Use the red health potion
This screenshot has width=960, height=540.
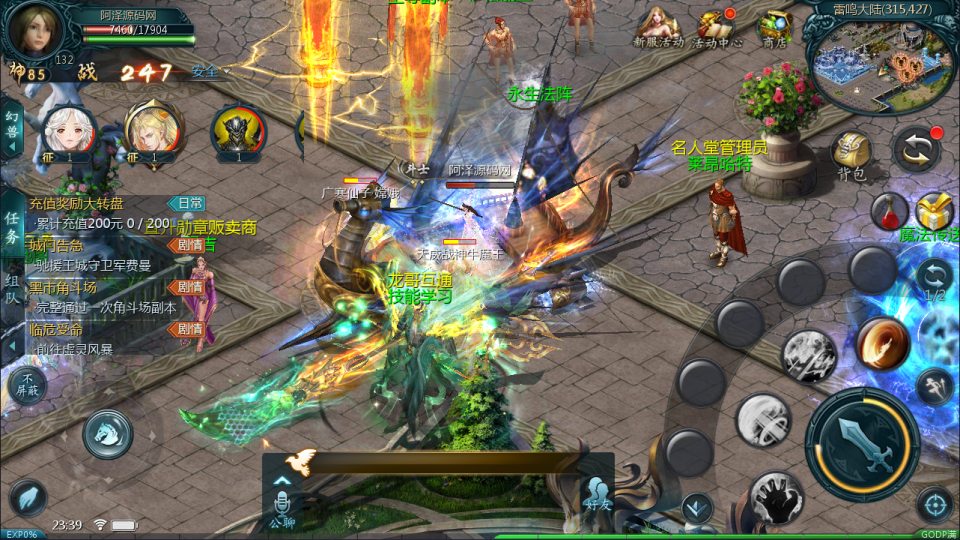pos(888,210)
